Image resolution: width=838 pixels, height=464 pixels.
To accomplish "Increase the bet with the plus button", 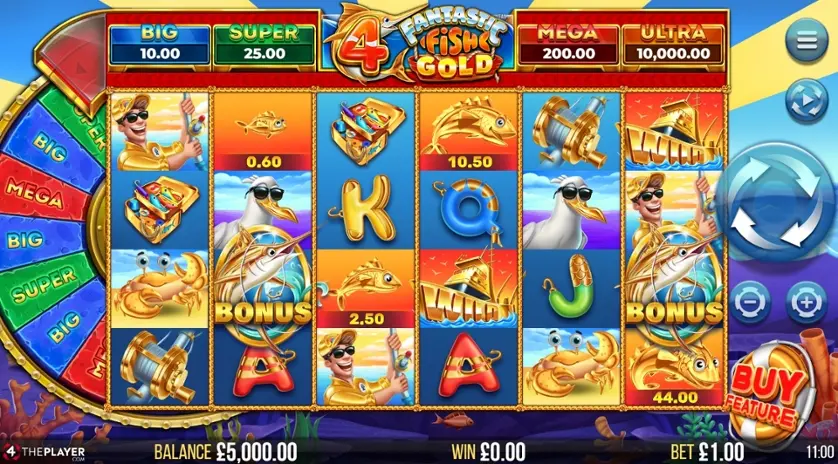I will [x=806, y=299].
